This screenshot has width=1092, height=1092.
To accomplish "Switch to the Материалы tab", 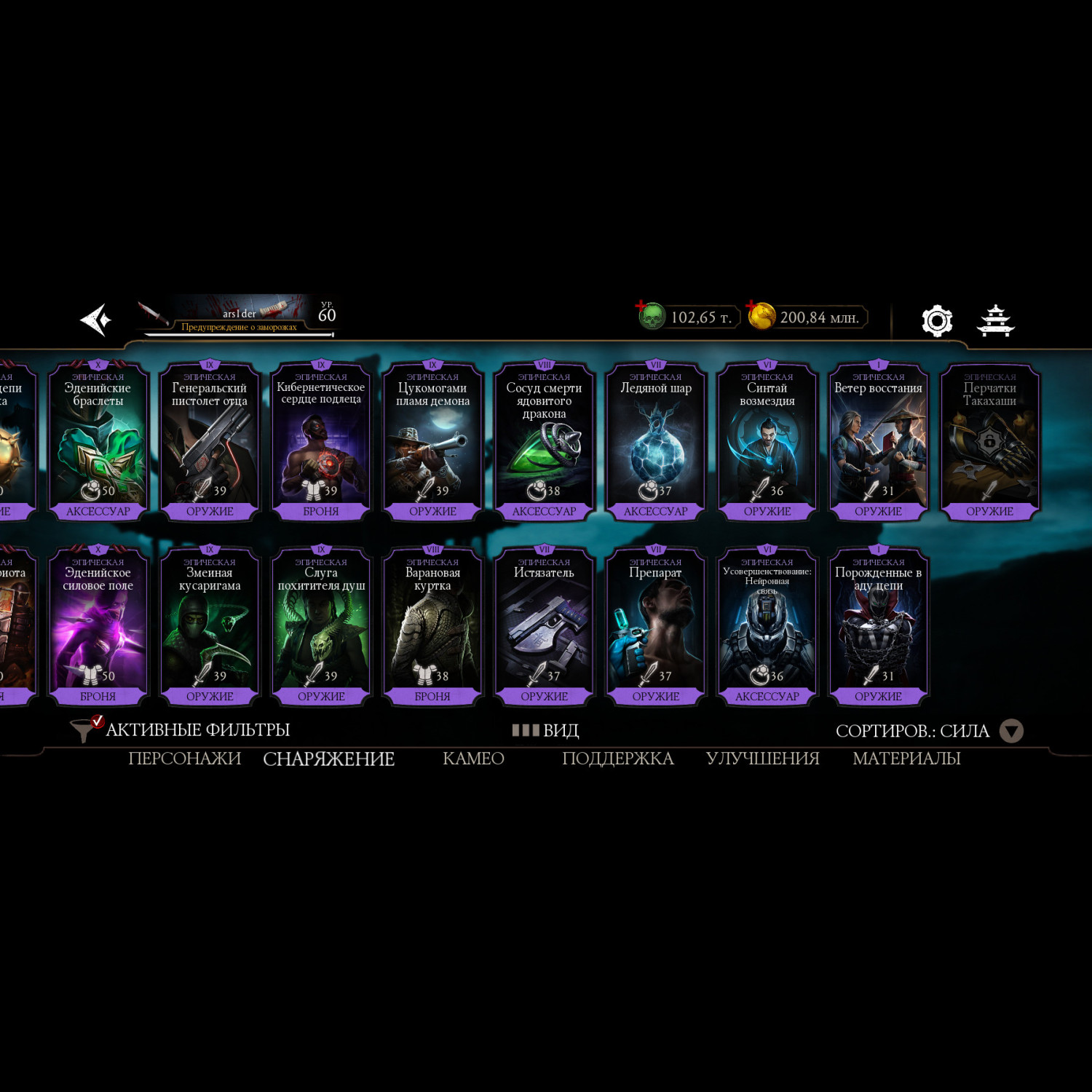I will click(x=906, y=759).
